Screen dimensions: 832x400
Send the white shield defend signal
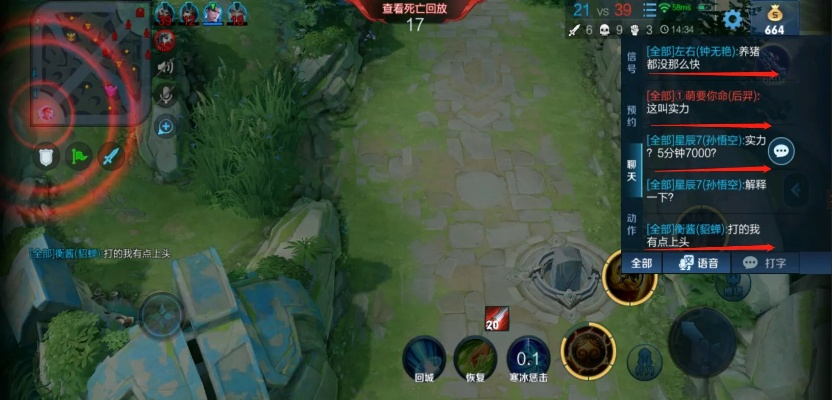coord(45,156)
